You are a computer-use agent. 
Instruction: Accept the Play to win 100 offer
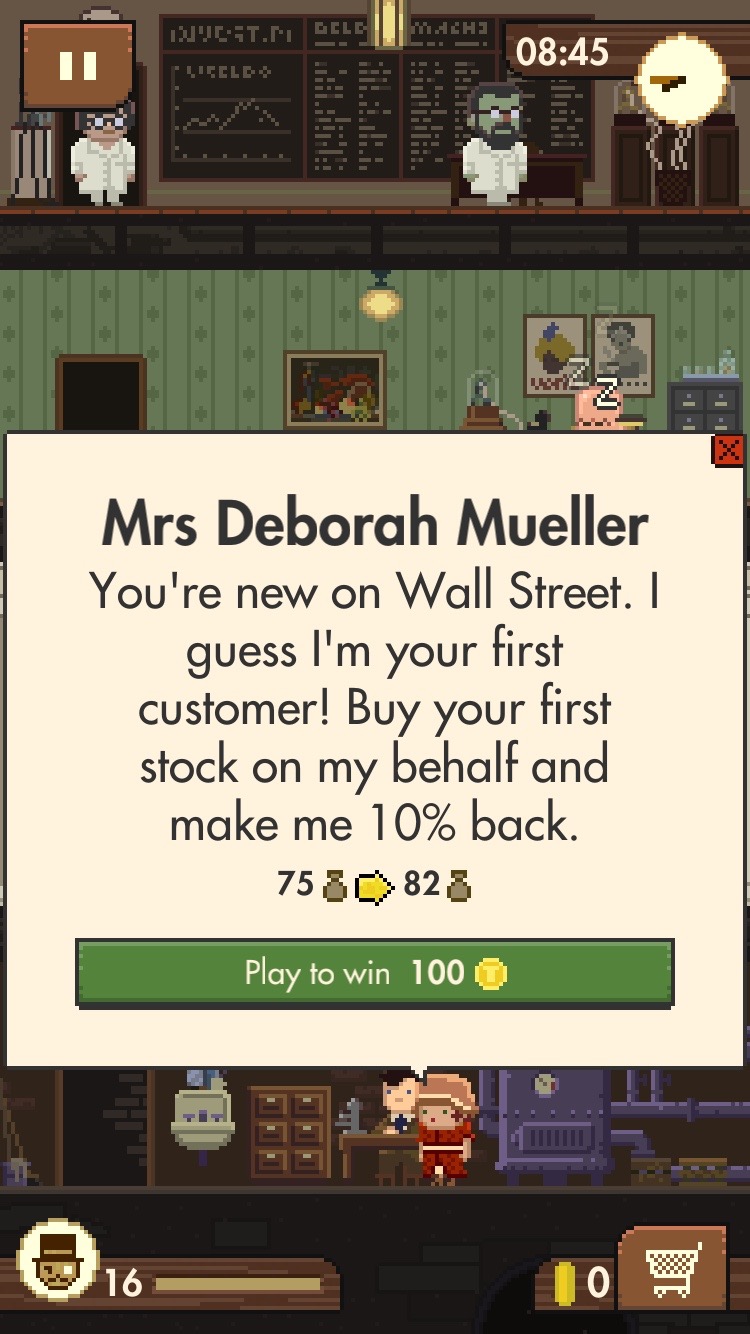[374, 972]
